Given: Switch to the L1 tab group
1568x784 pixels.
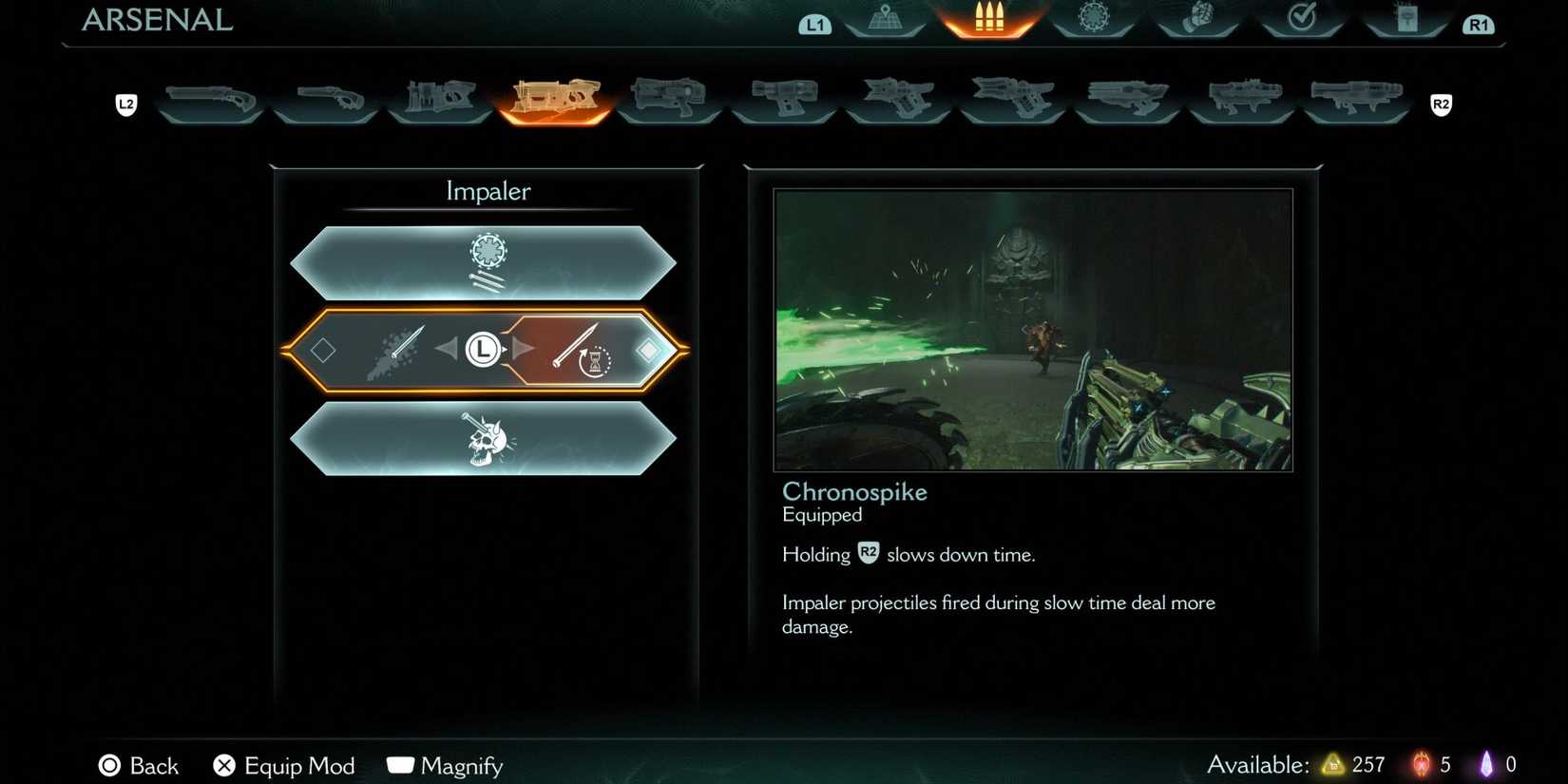Looking at the screenshot, I should click(x=814, y=24).
